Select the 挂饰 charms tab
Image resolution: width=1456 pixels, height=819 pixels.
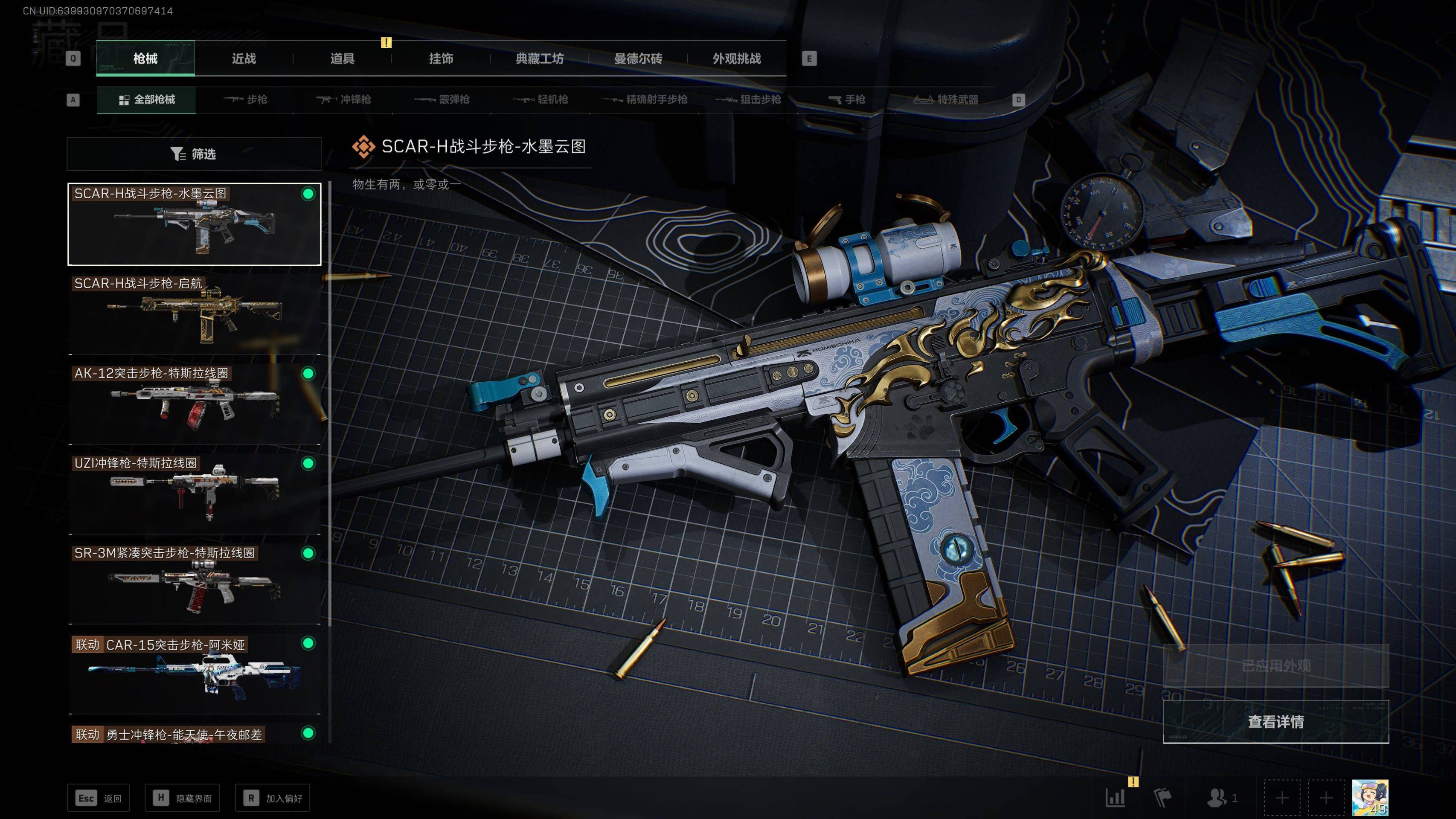(x=441, y=59)
